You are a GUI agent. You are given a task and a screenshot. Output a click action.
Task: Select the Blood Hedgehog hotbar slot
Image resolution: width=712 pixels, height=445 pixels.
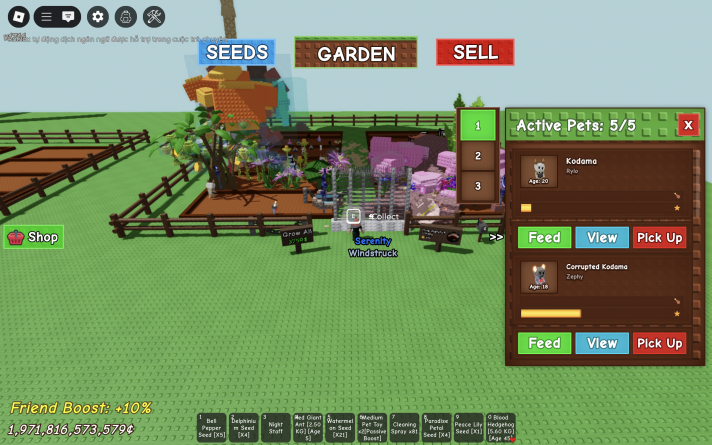(500, 428)
